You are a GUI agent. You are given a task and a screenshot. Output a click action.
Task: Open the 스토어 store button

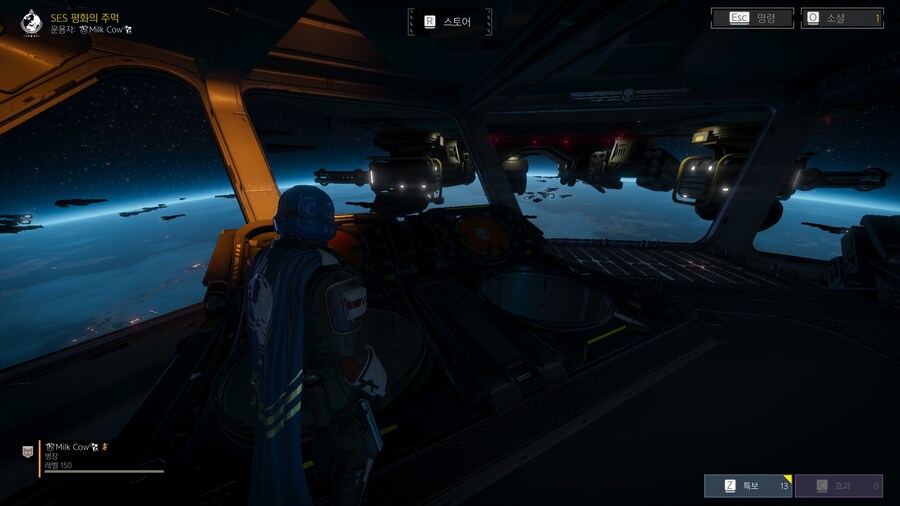point(449,21)
